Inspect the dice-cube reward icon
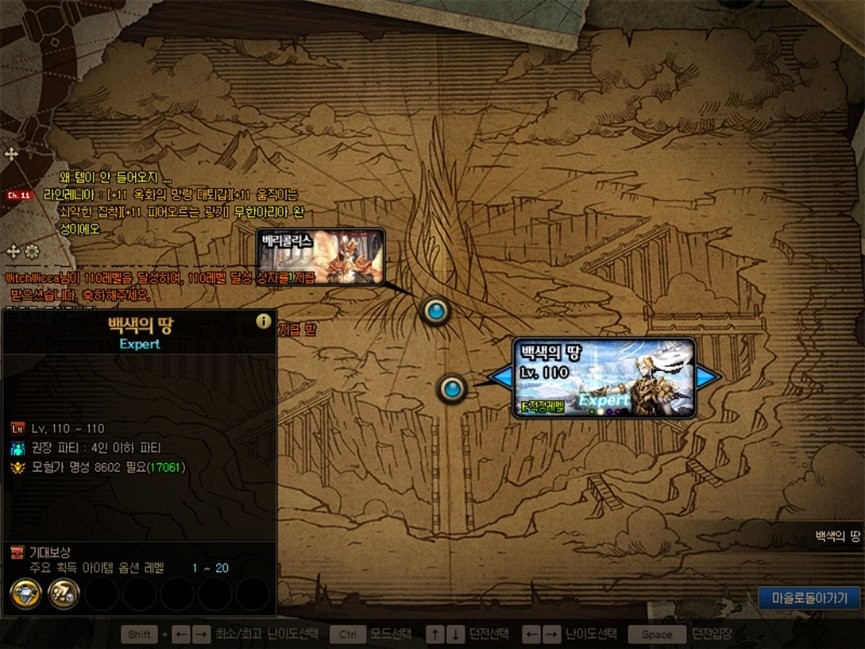The image size is (865, 649). [x=63, y=594]
